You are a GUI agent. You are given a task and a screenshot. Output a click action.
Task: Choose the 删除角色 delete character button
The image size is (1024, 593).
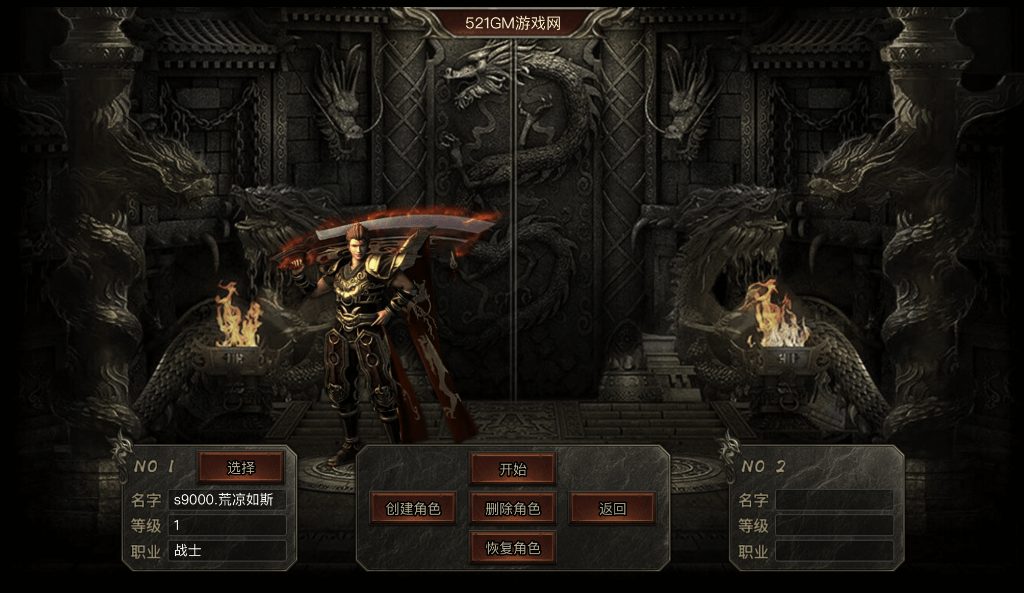[513, 509]
